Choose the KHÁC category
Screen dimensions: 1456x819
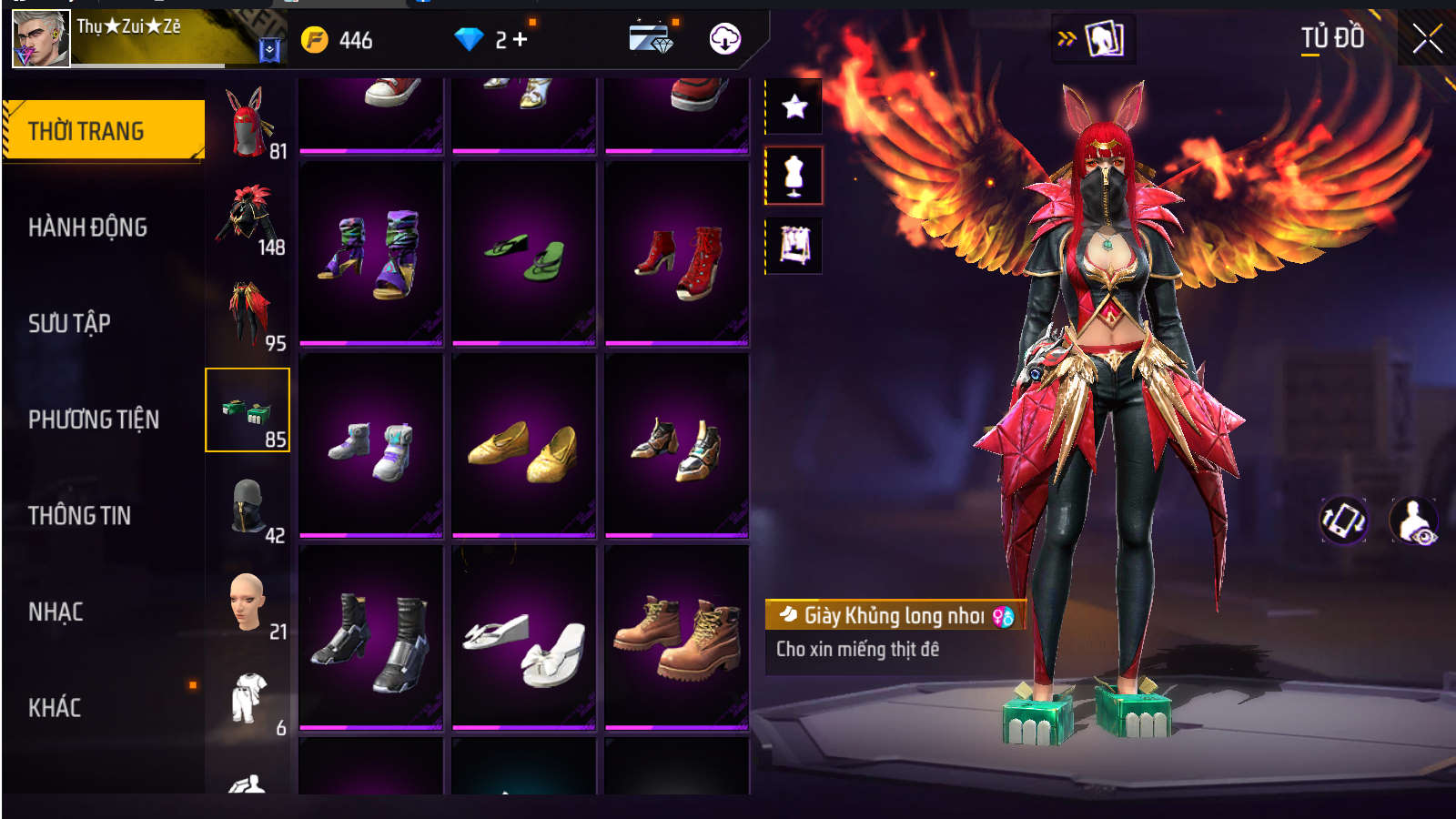coord(55,708)
